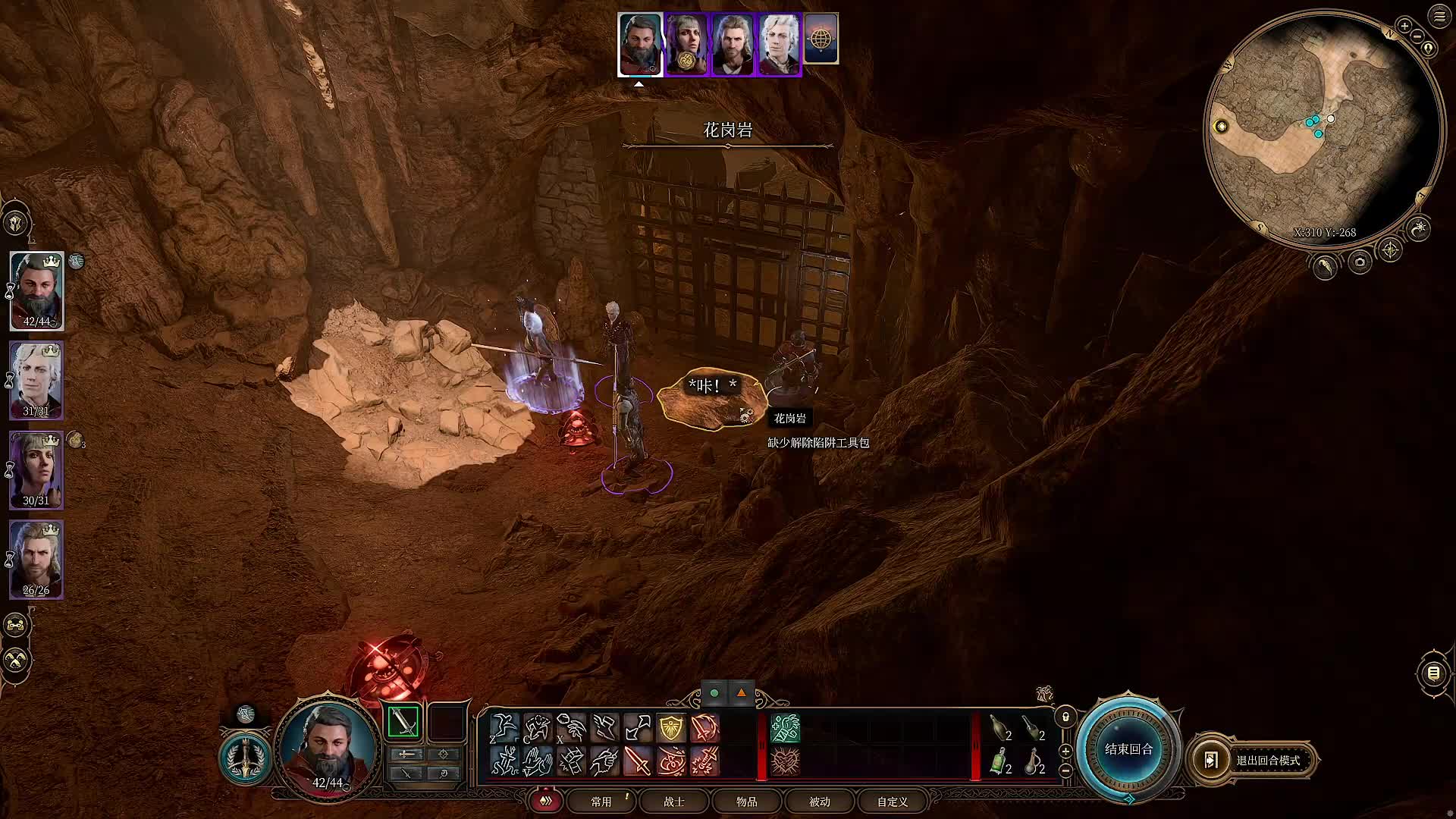
Task: Select the 被动 passives hotbar tab
Action: coord(819,802)
